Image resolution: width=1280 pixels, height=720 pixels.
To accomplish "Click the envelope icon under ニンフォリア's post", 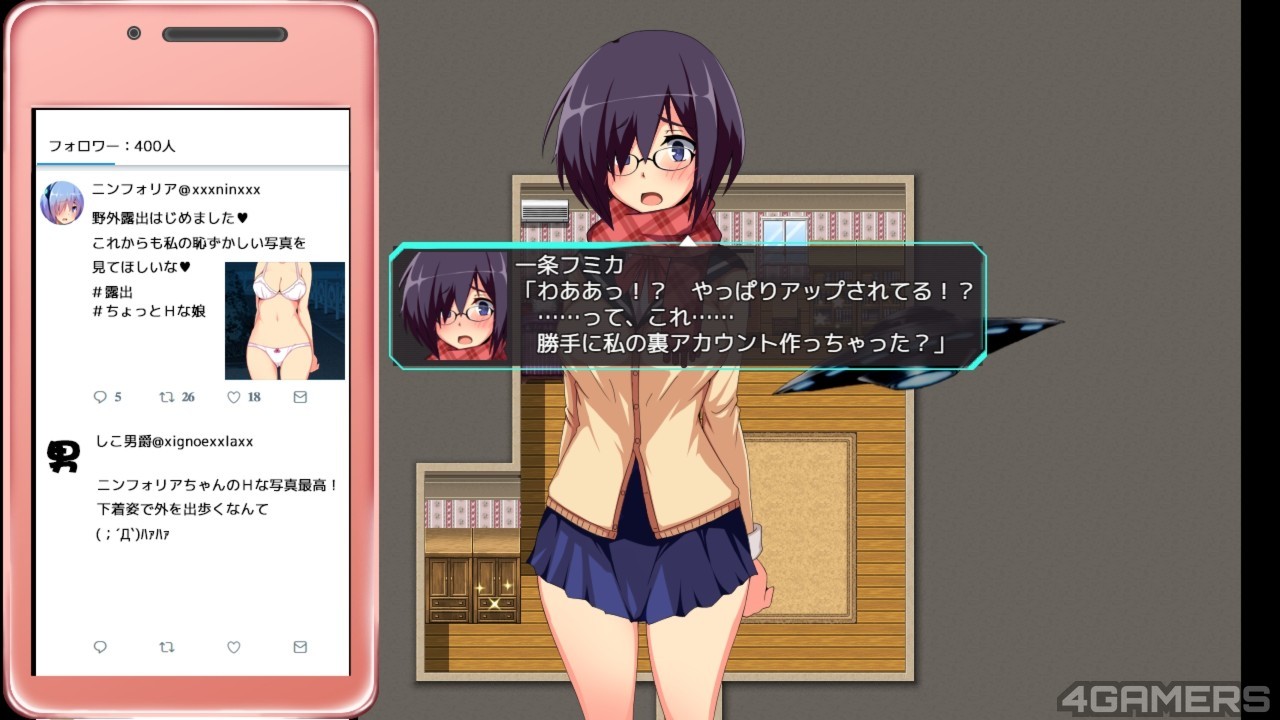I will click(x=300, y=397).
